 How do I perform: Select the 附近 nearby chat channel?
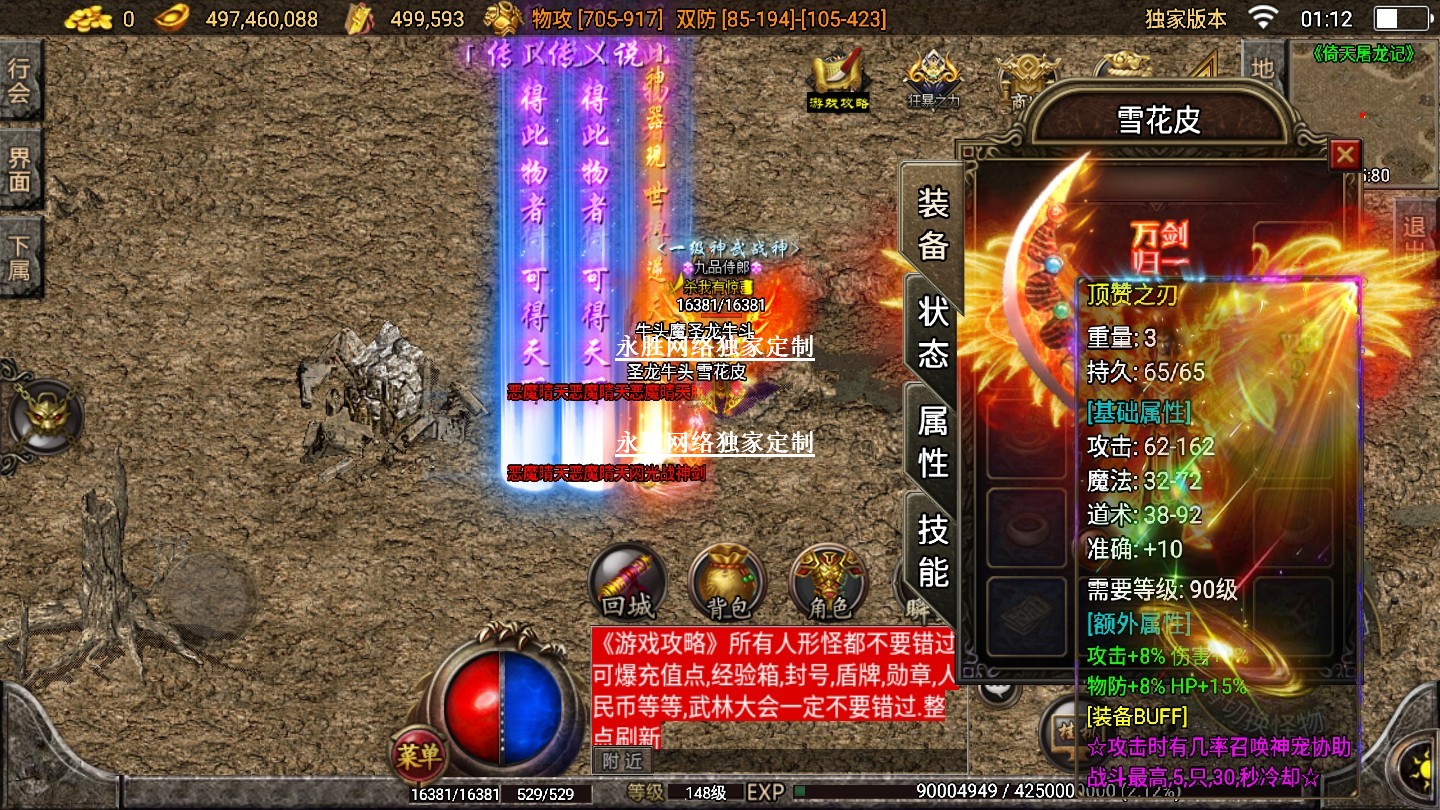(620, 761)
